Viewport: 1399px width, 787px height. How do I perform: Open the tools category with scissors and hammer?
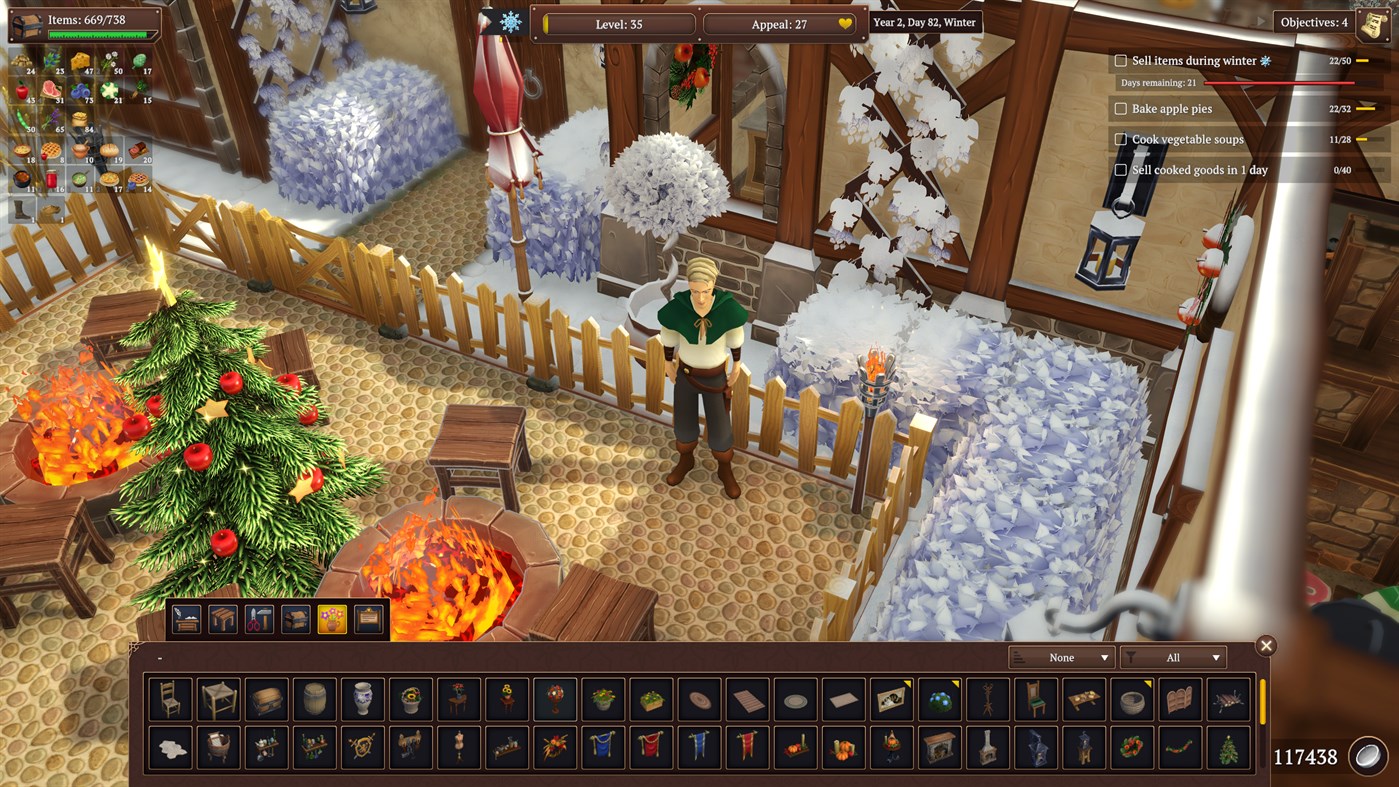pos(258,618)
